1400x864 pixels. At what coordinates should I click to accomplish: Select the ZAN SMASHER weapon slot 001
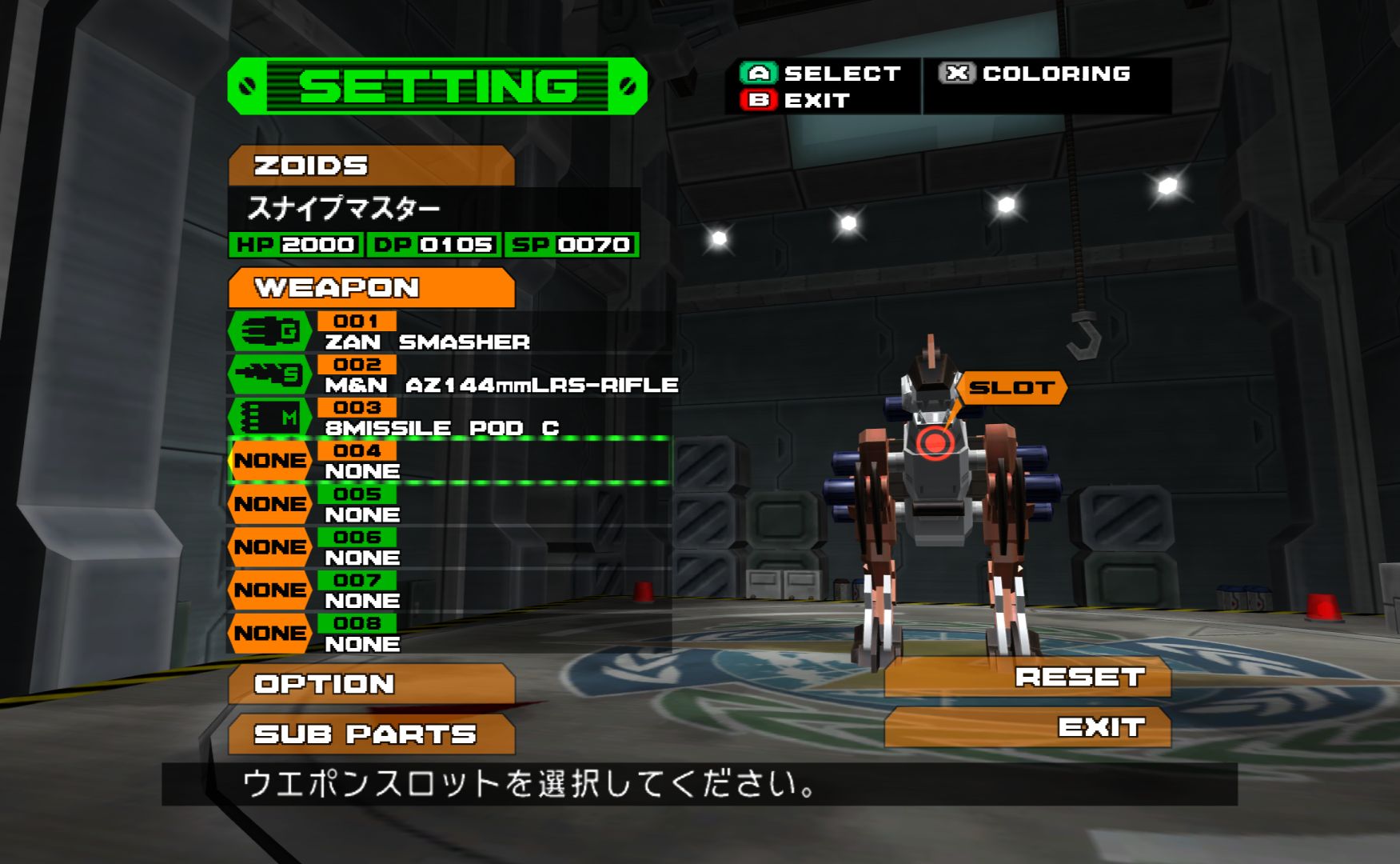point(448,332)
